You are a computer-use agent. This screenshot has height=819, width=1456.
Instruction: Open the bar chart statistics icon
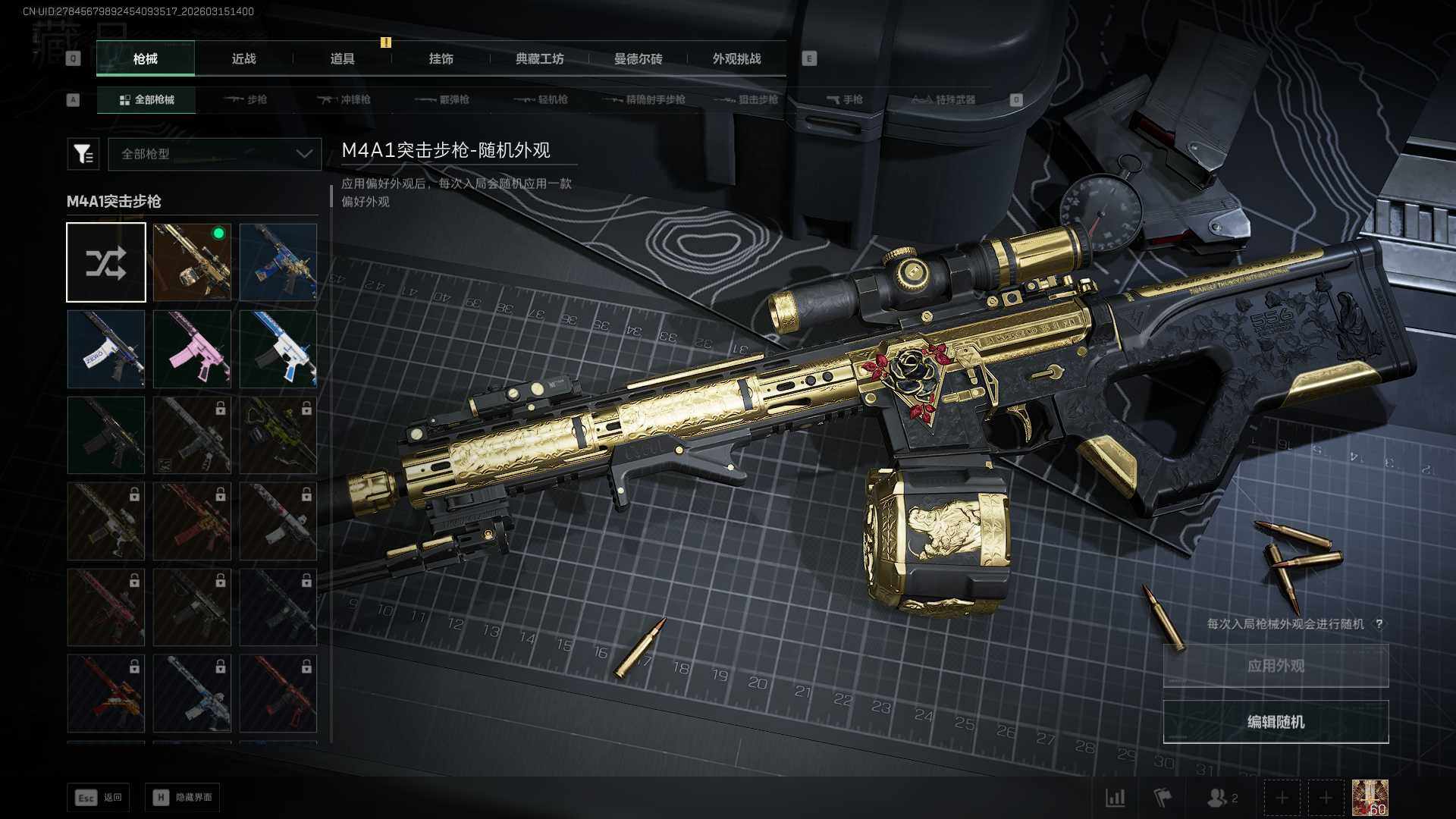1115,798
